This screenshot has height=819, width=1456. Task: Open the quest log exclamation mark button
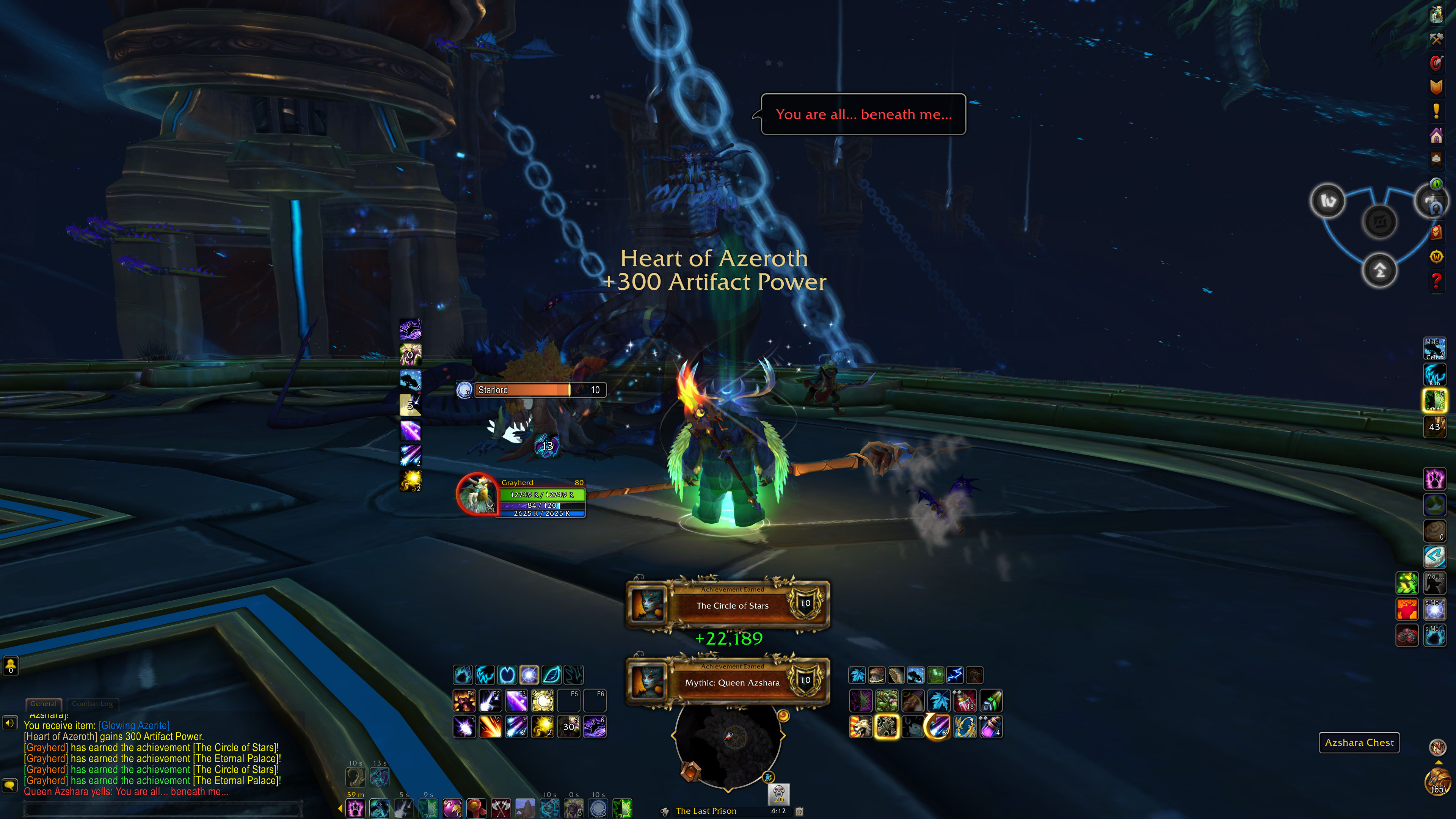pyautogui.click(x=1436, y=111)
